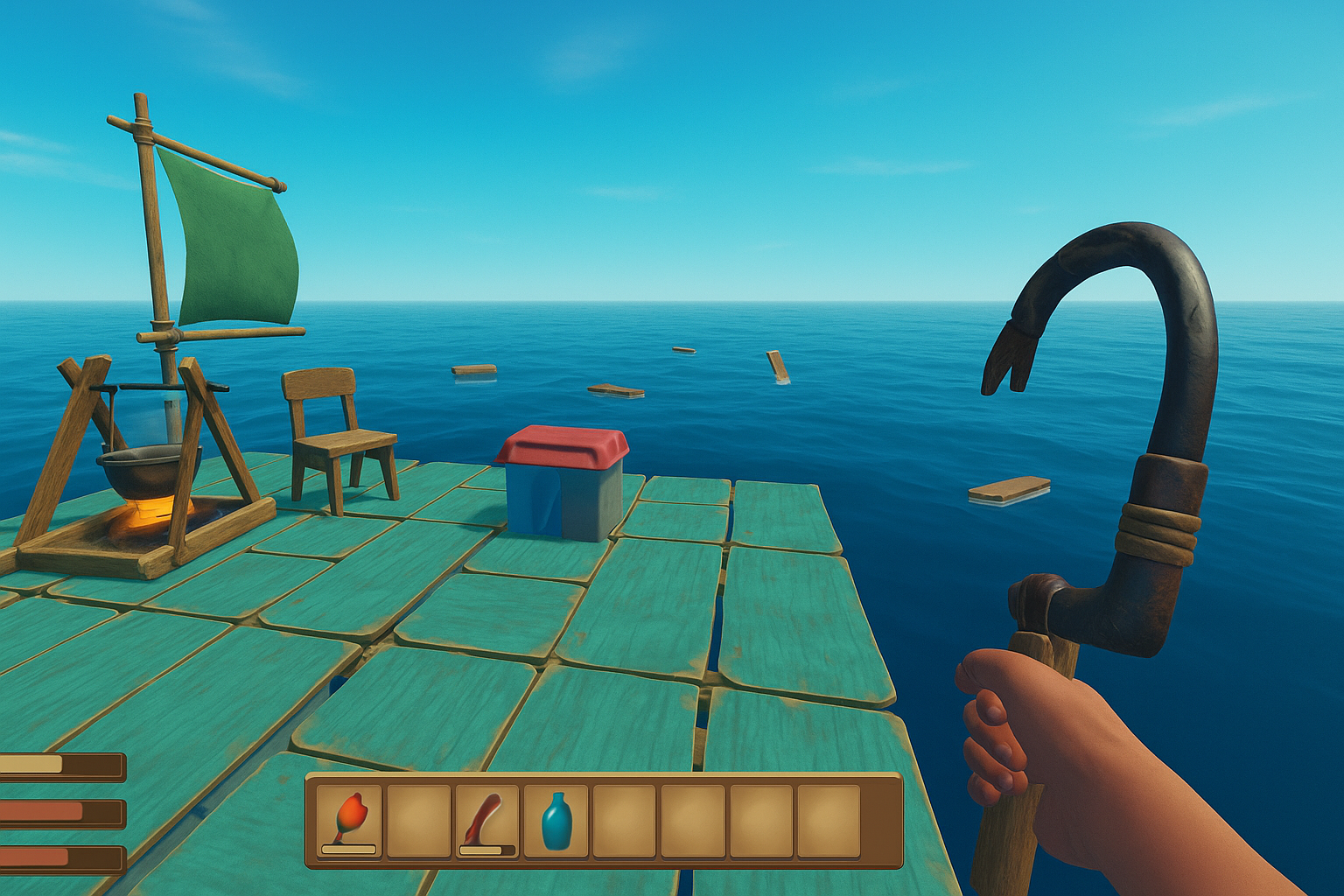The height and width of the screenshot is (896, 1344).
Task: Choose the curved red tool slot
Action: (486, 821)
